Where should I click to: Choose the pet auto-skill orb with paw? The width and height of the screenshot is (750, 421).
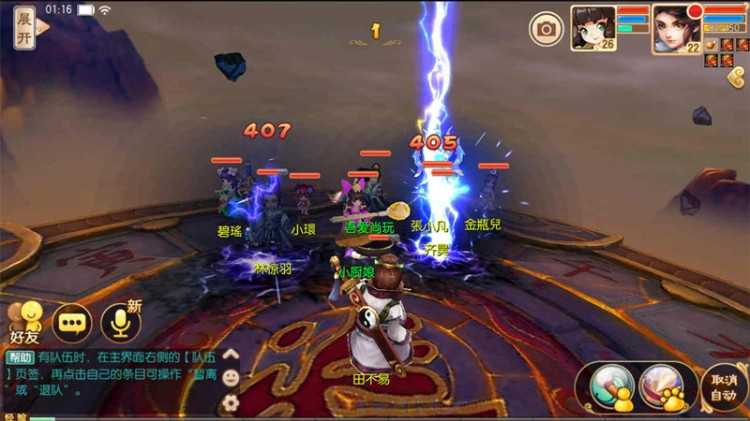(662, 386)
